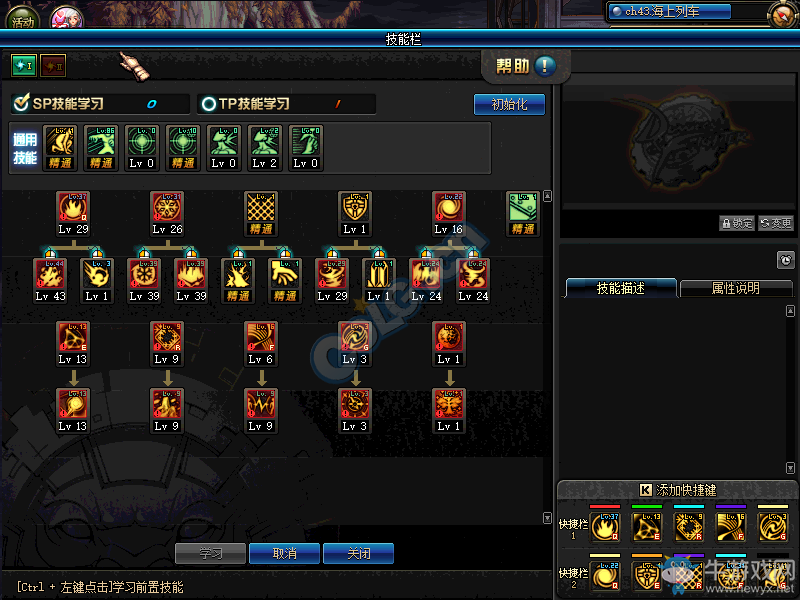The height and width of the screenshot is (600, 800).
Task: Switch to TP技能学习 mode
Action: click(245, 103)
